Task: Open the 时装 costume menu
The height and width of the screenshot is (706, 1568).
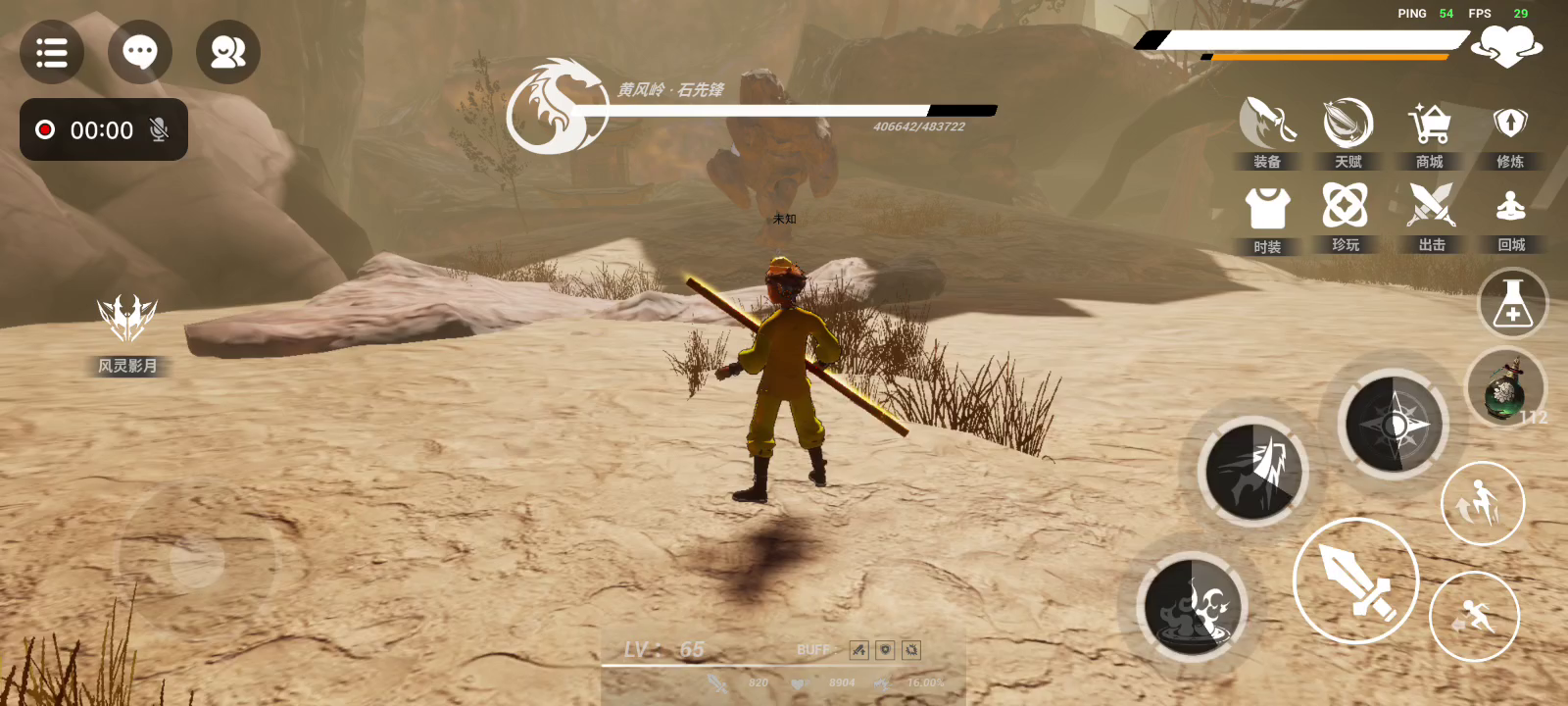Action: pos(1267,216)
